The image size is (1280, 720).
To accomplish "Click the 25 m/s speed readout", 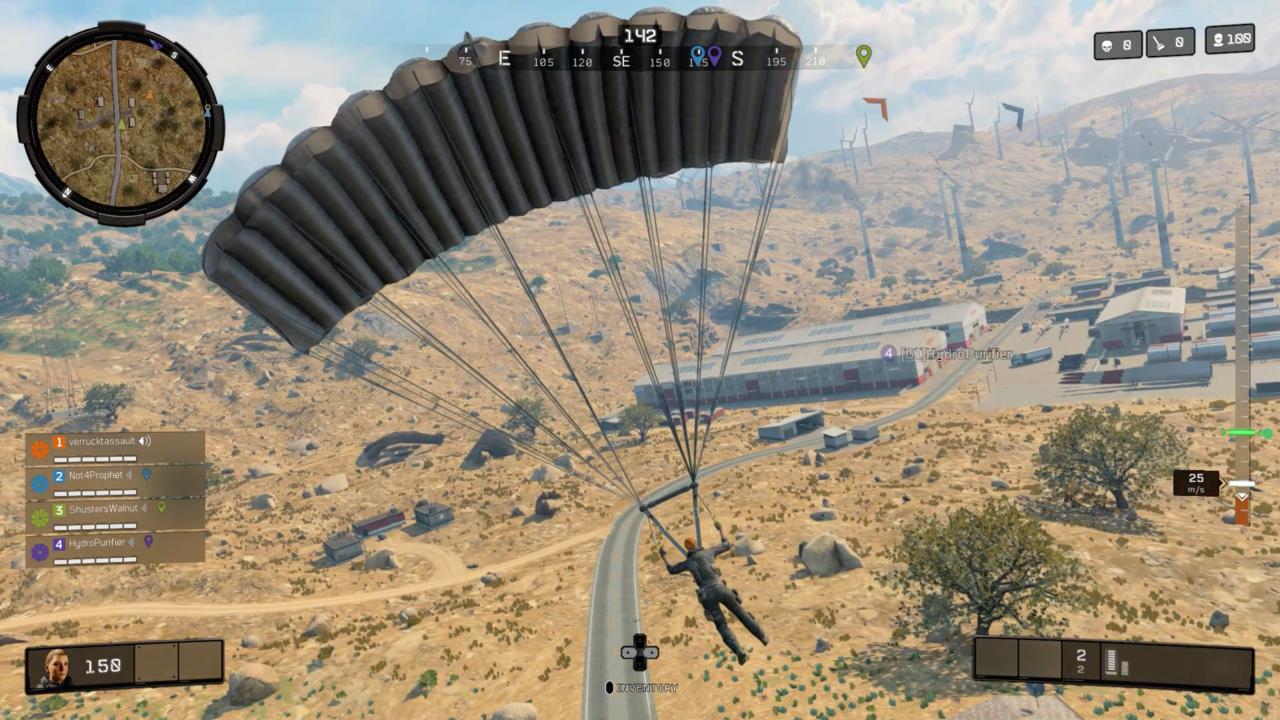I will [x=1197, y=483].
